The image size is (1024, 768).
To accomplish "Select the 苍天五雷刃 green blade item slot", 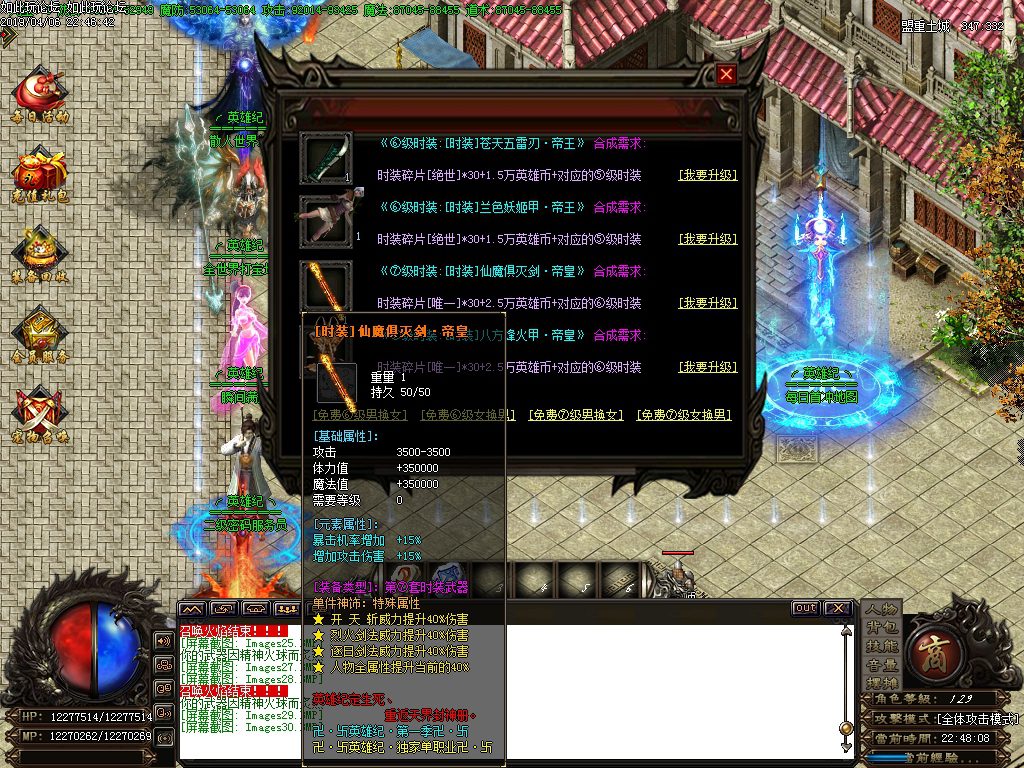I will [x=326, y=159].
